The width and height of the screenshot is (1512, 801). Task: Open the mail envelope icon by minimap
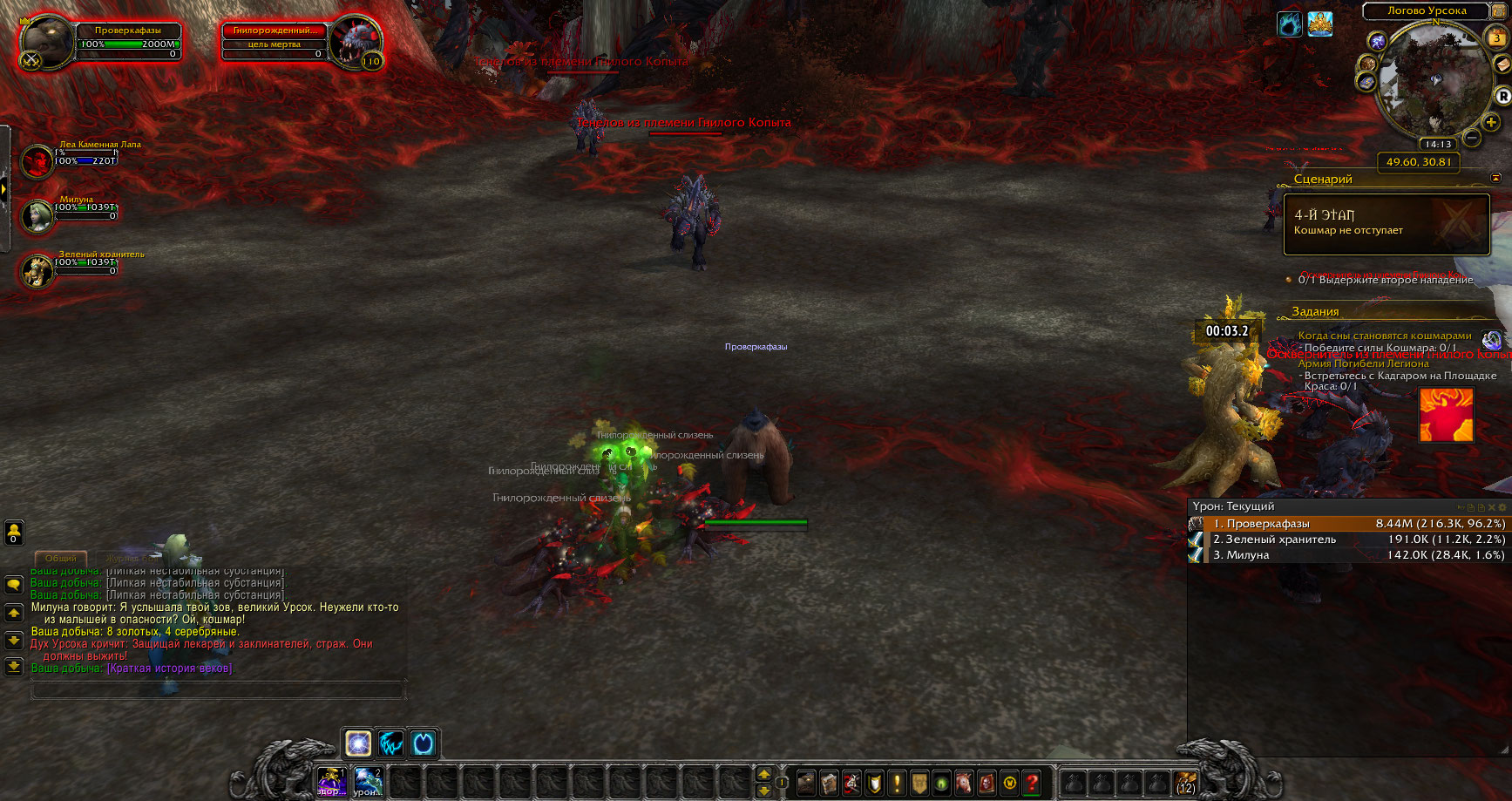[1502, 65]
